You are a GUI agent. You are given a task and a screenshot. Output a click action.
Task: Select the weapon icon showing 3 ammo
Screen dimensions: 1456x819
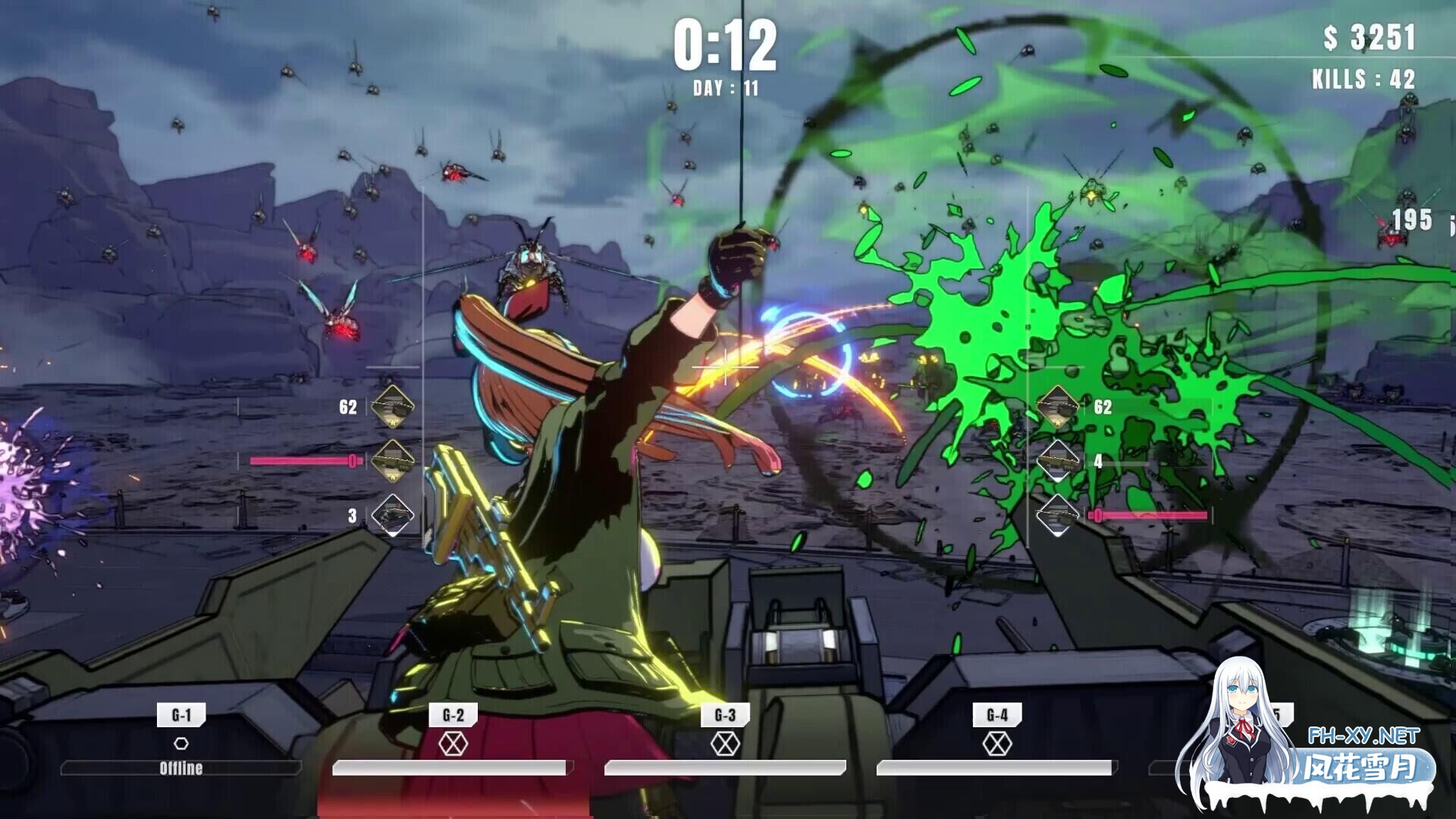pyautogui.click(x=393, y=516)
